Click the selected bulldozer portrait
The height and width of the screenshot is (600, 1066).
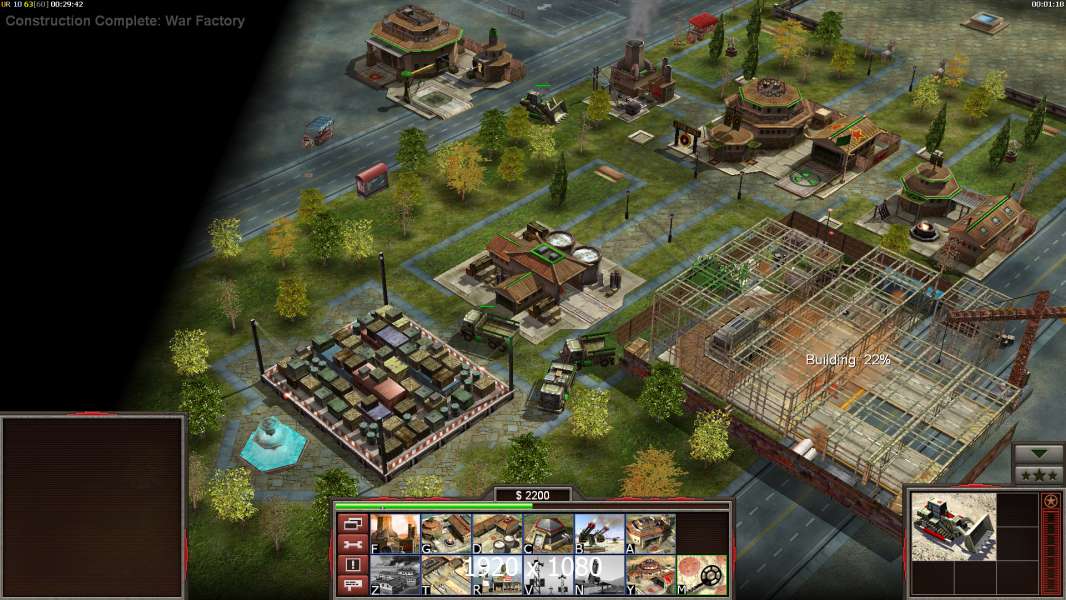click(x=953, y=526)
